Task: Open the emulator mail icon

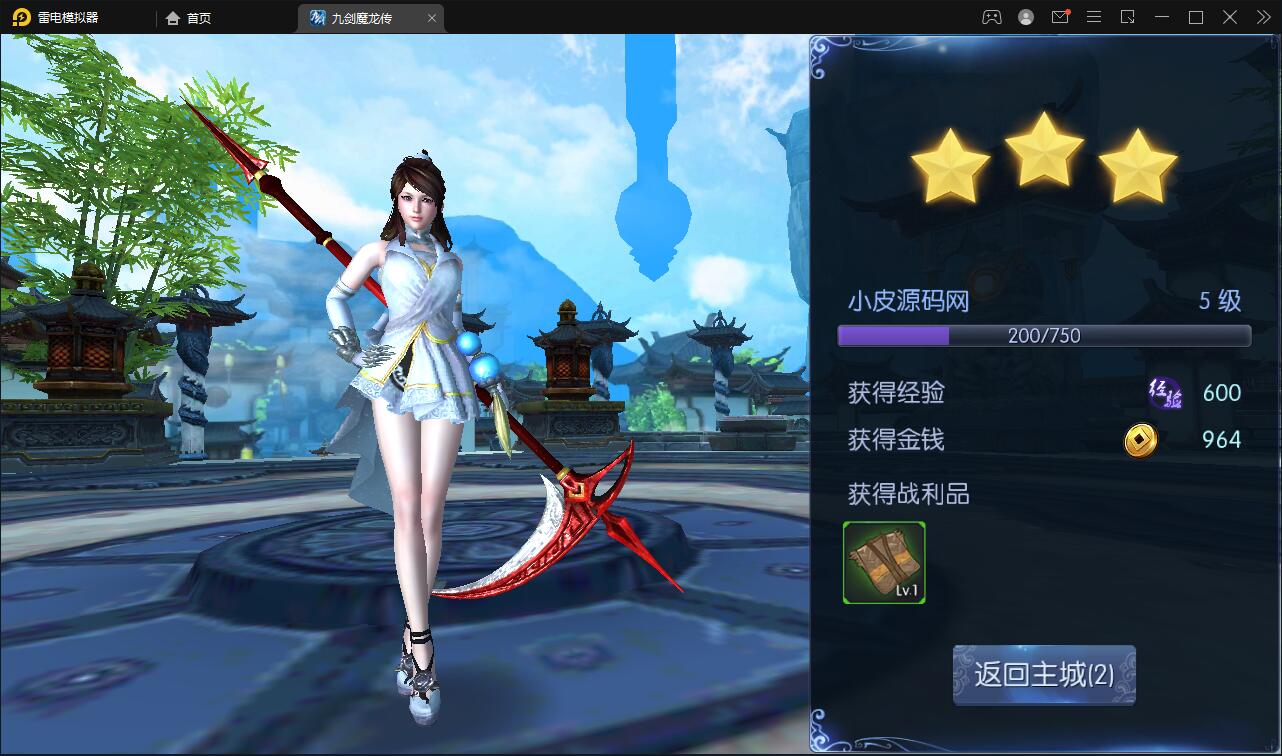Action: tap(1060, 17)
